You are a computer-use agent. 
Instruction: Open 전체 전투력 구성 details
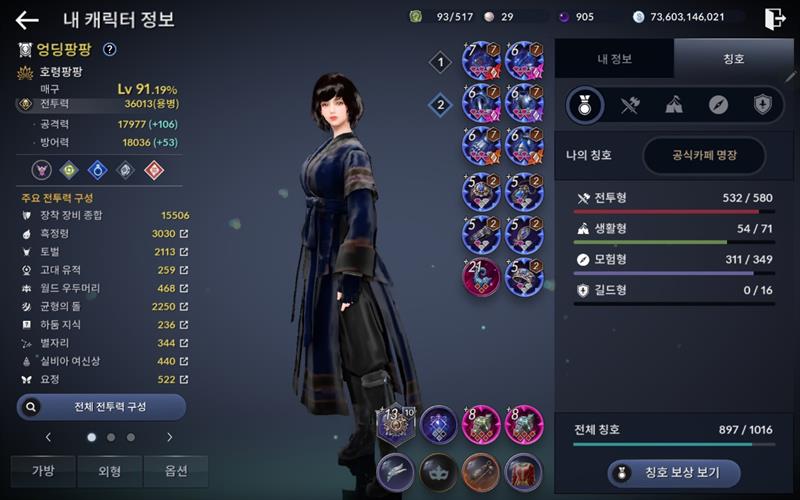pyautogui.click(x=101, y=407)
